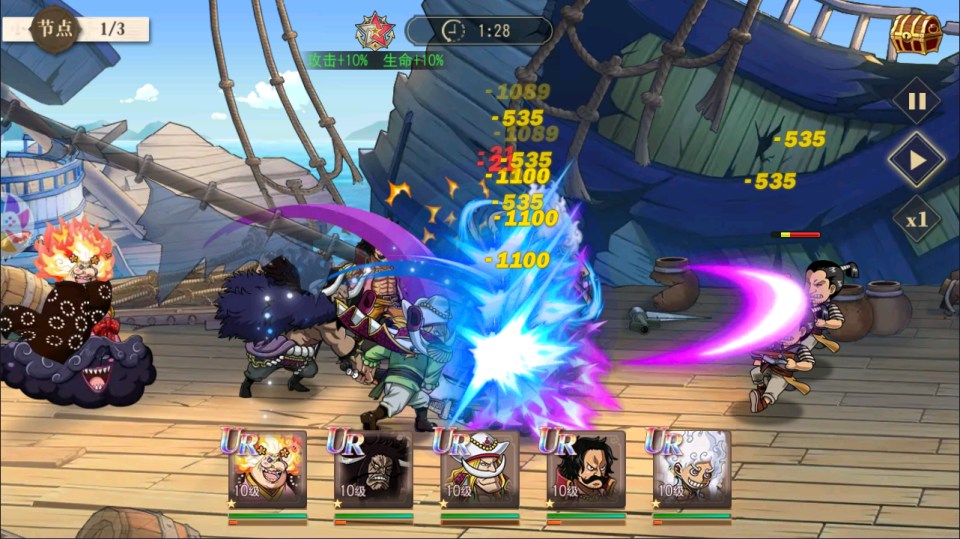Select the Big Mom UR hero card
Viewport: 960px width, 539px height.
pyautogui.click(x=267, y=470)
